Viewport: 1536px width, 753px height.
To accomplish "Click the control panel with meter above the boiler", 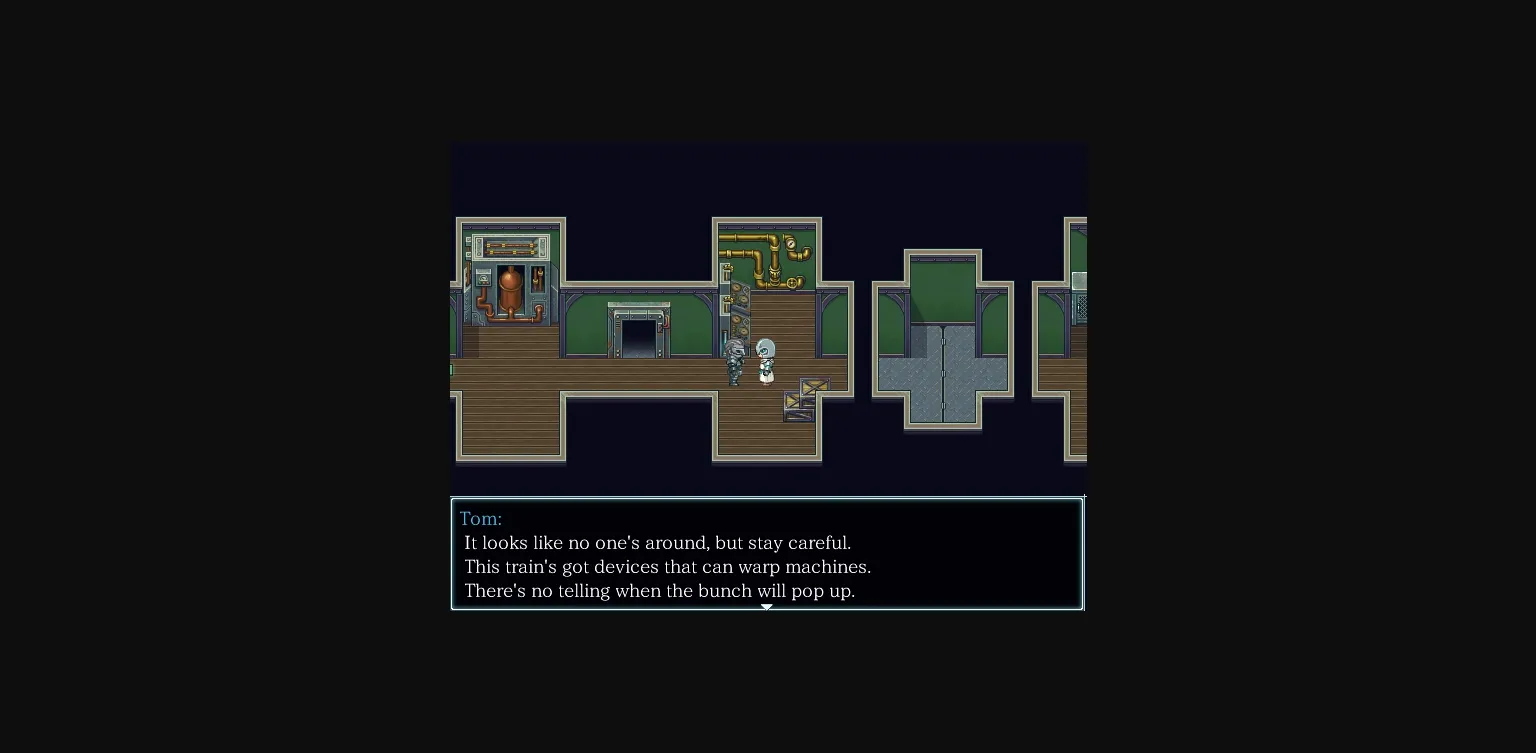I will (x=482, y=280).
